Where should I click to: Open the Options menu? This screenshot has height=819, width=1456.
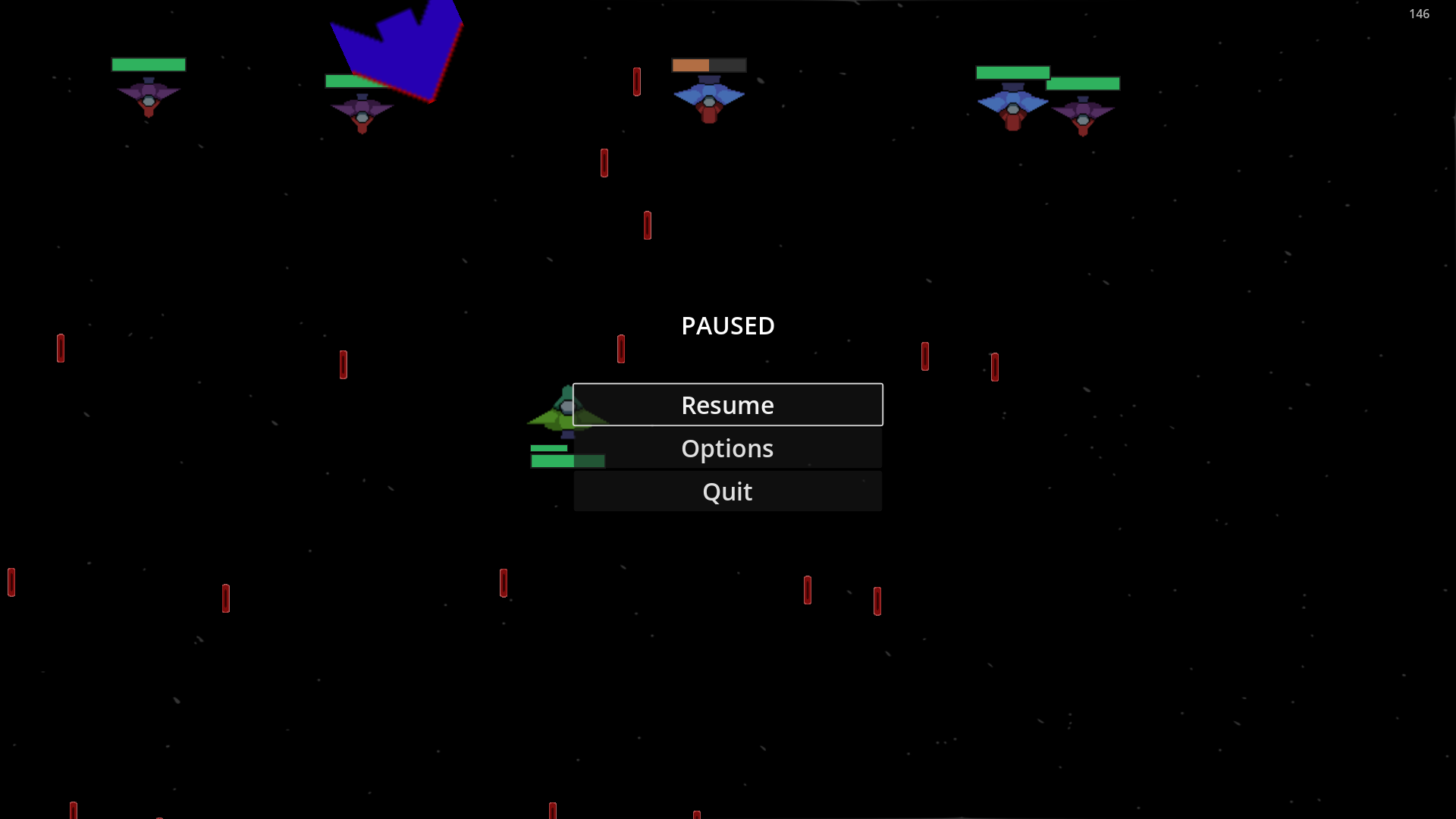727,448
